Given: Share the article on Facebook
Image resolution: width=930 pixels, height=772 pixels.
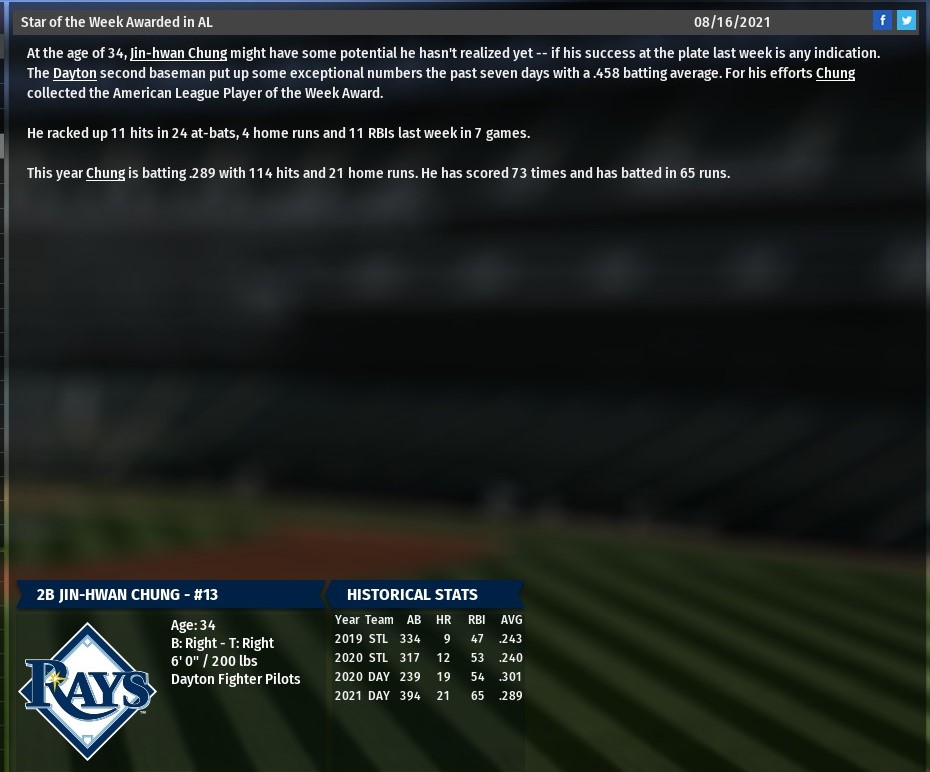Looking at the screenshot, I should click(x=882, y=21).
